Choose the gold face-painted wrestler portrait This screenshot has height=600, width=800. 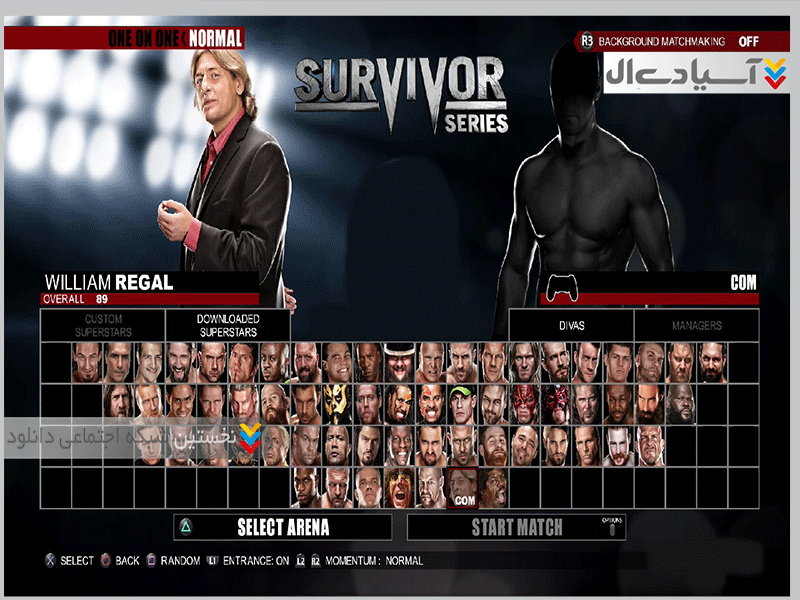click(338, 403)
